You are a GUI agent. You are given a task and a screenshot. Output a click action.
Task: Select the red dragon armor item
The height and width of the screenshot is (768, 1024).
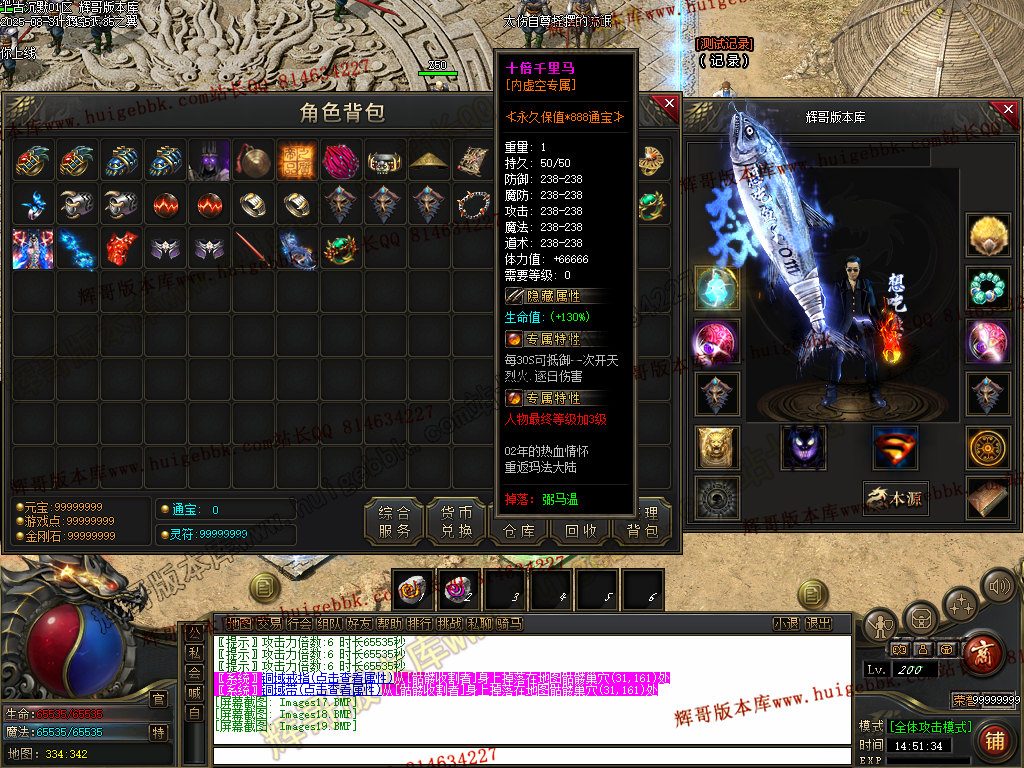(121, 248)
